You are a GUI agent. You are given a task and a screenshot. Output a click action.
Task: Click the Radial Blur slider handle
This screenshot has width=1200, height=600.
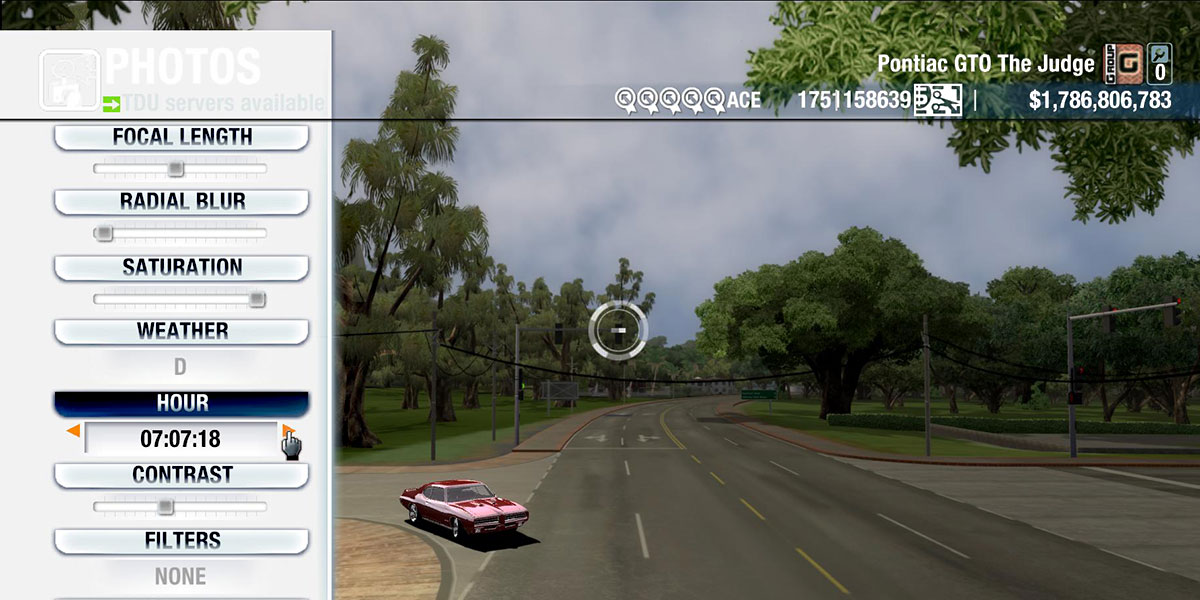(103, 233)
